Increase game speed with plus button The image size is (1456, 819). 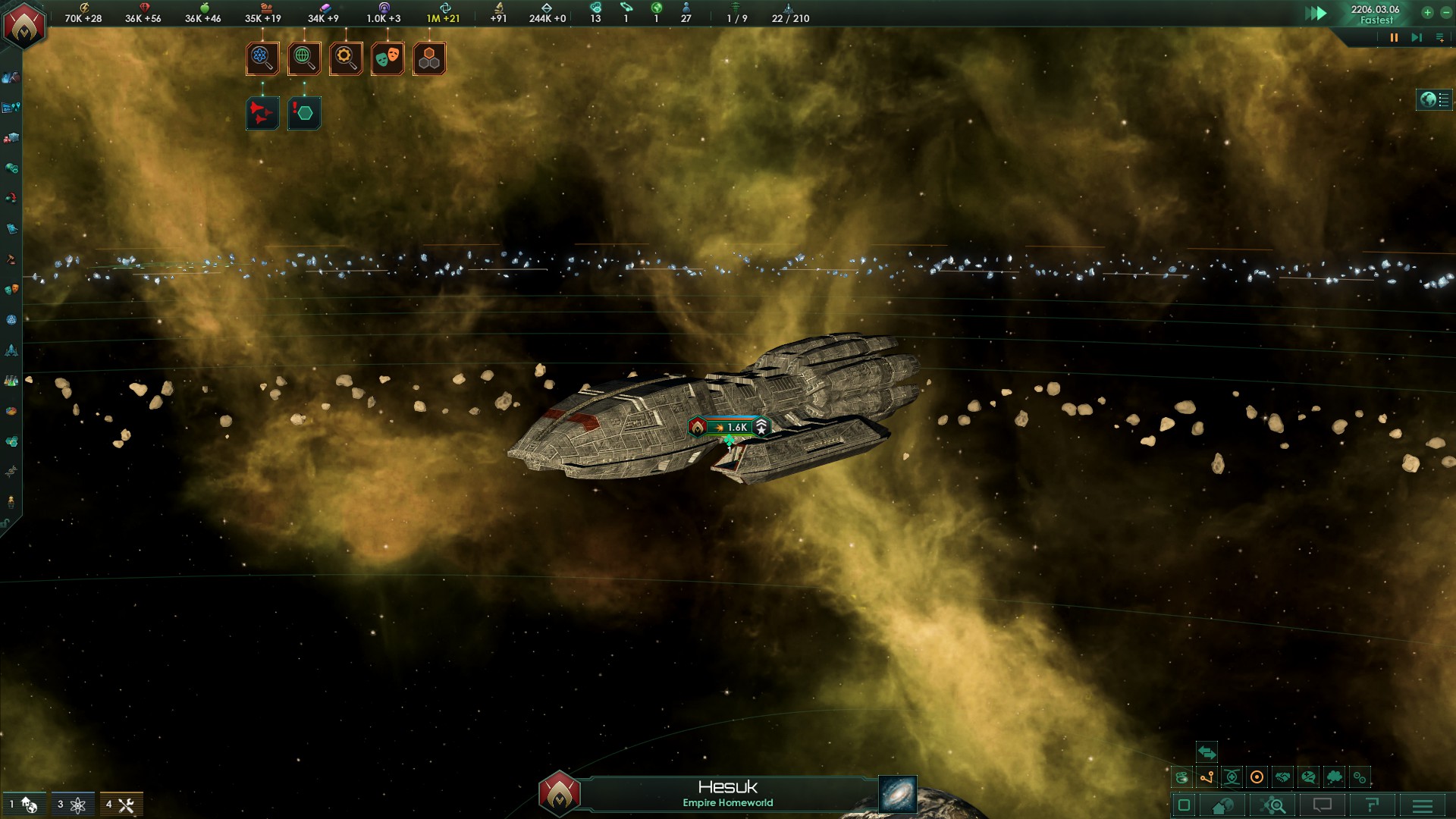click(x=1427, y=13)
